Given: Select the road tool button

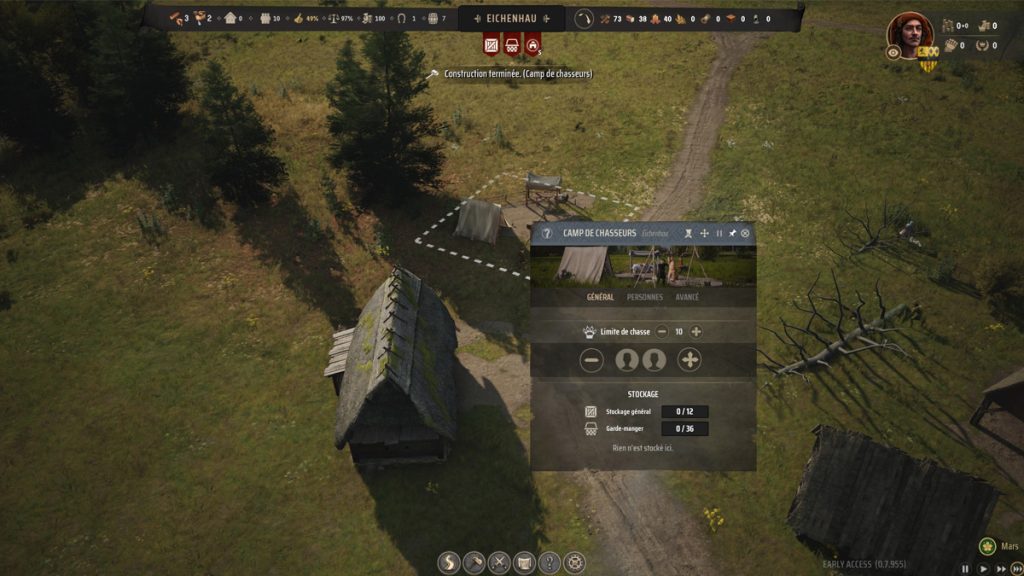Looking at the screenshot, I should pos(449,563).
